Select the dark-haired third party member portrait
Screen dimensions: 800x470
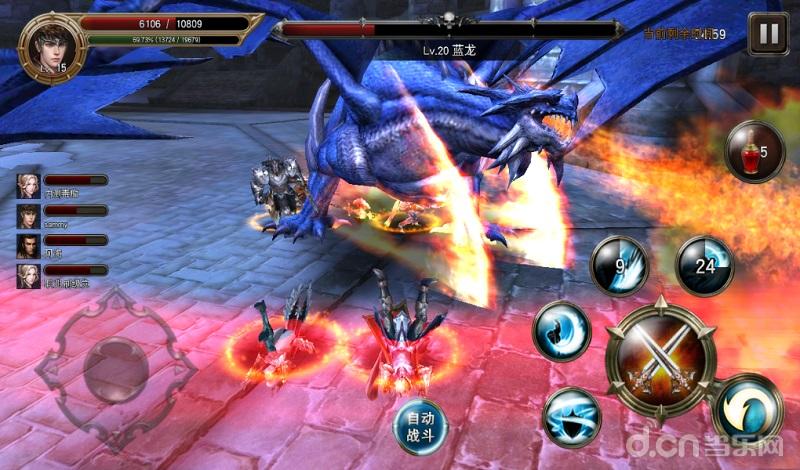[28, 246]
